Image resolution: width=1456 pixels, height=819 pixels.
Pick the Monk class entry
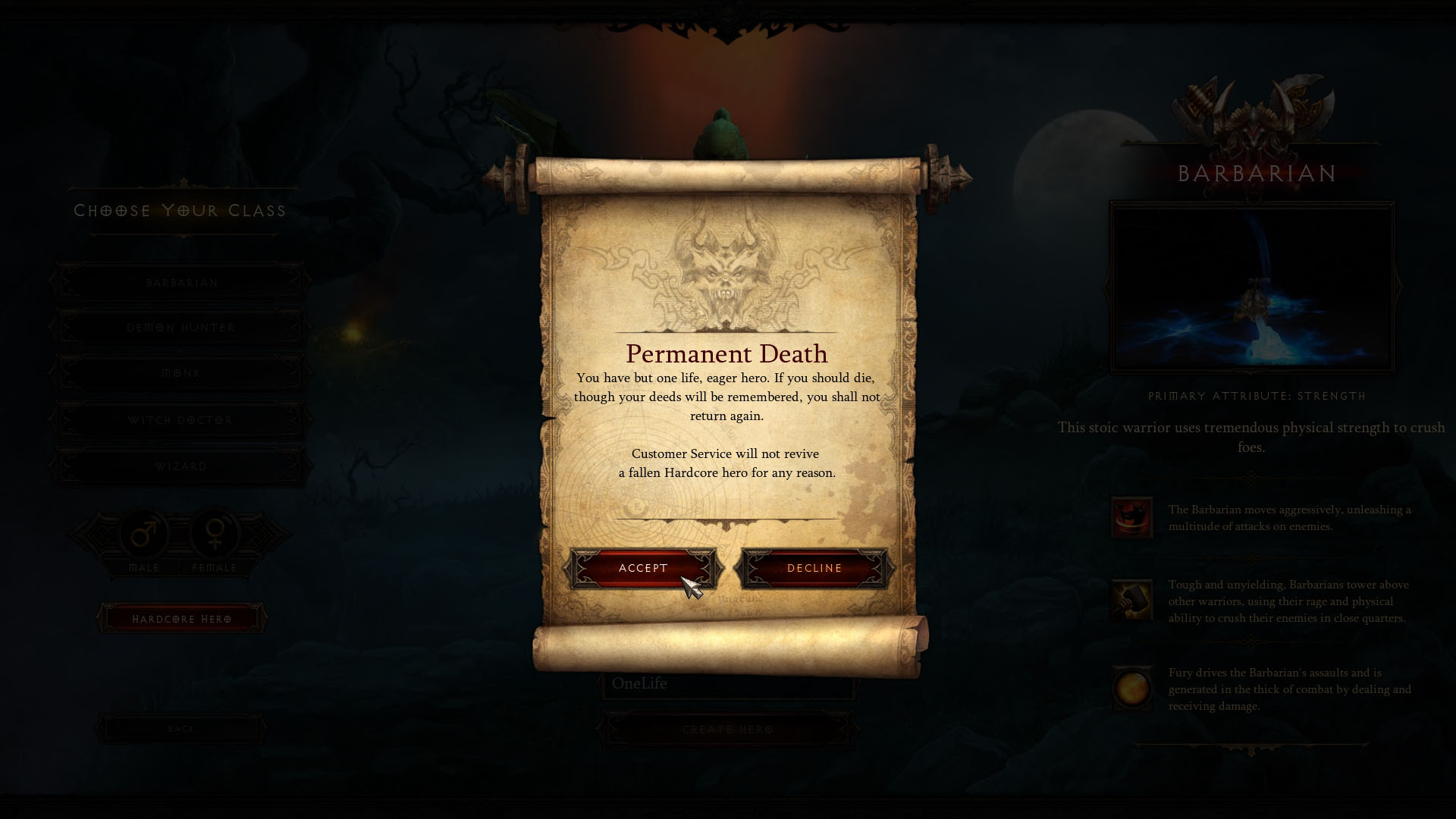pyautogui.click(x=182, y=373)
